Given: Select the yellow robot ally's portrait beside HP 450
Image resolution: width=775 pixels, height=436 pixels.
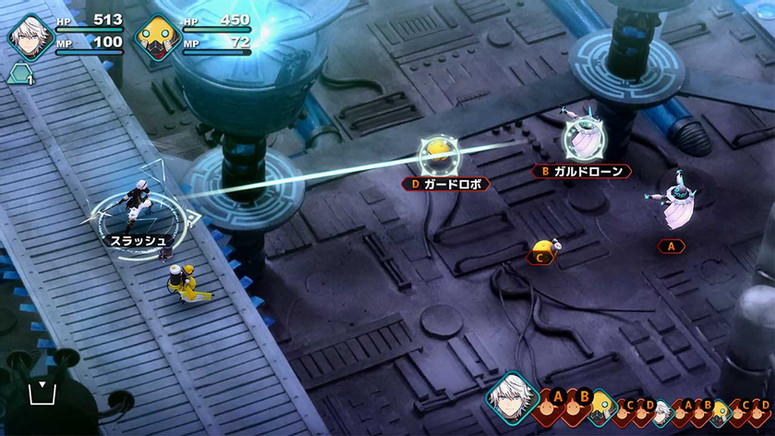Looking at the screenshot, I should (x=157, y=39).
